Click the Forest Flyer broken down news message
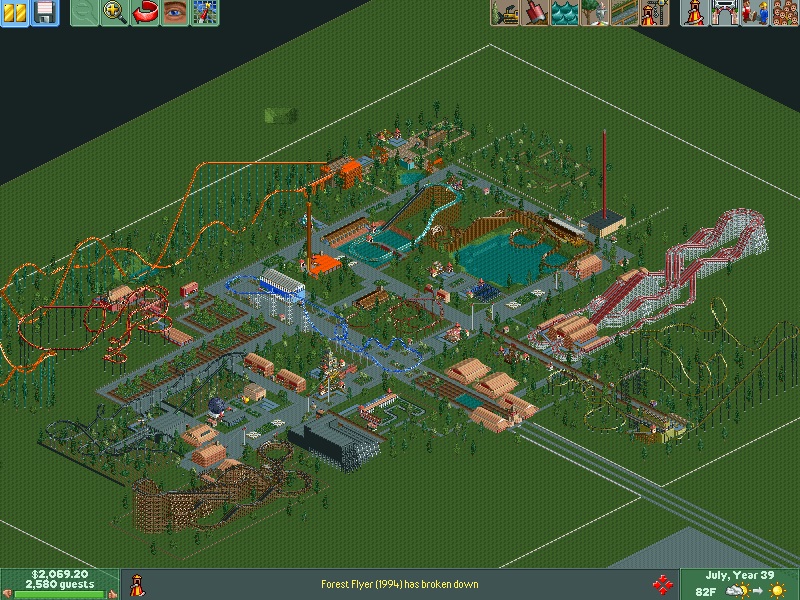The width and height of the screenshot is (800, 600). (400, 584)
